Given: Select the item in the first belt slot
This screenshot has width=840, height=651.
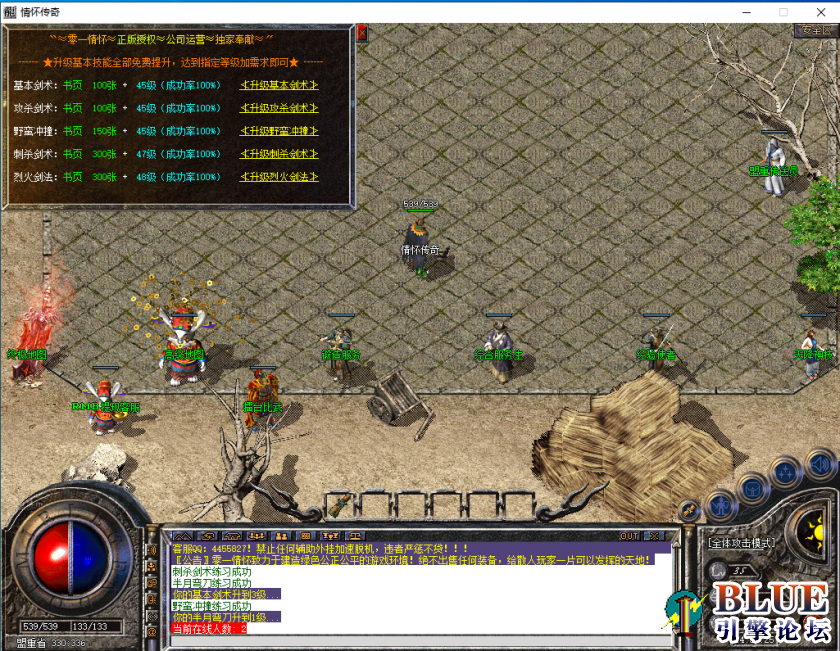Looking at the screenshot, I should click(x=340, y=503).
